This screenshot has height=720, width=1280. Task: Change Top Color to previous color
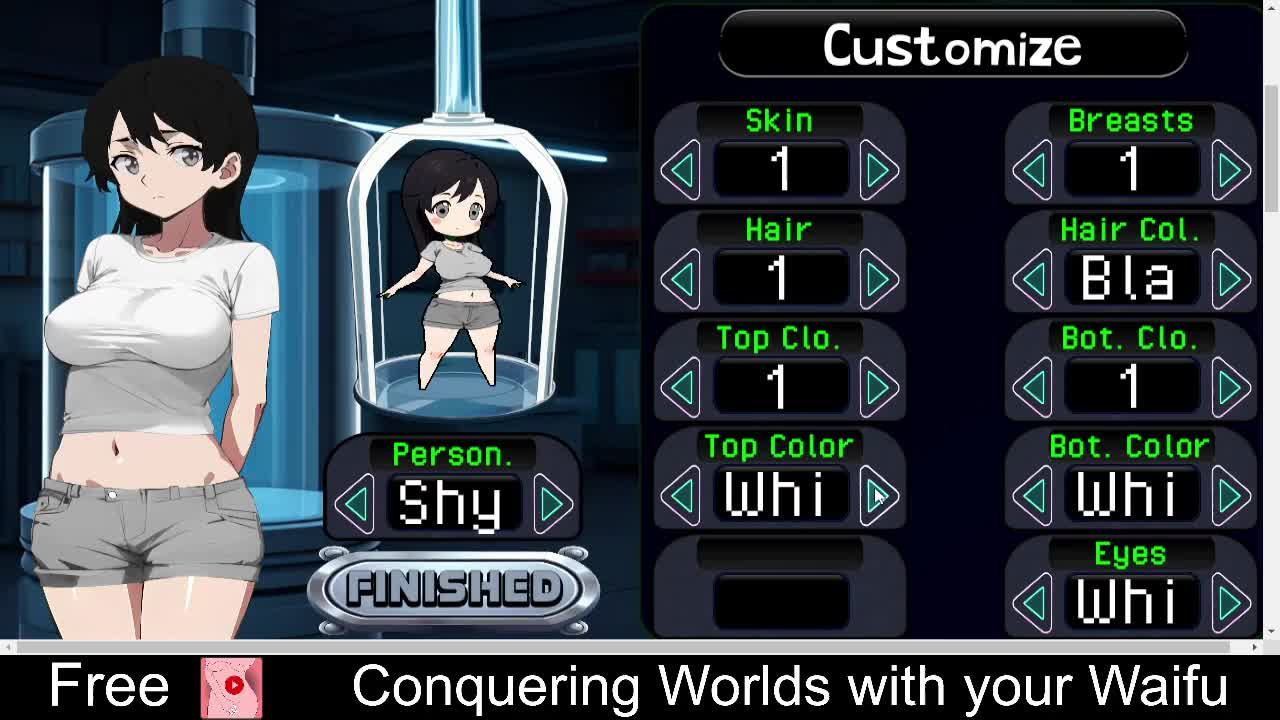pos(681,495)
